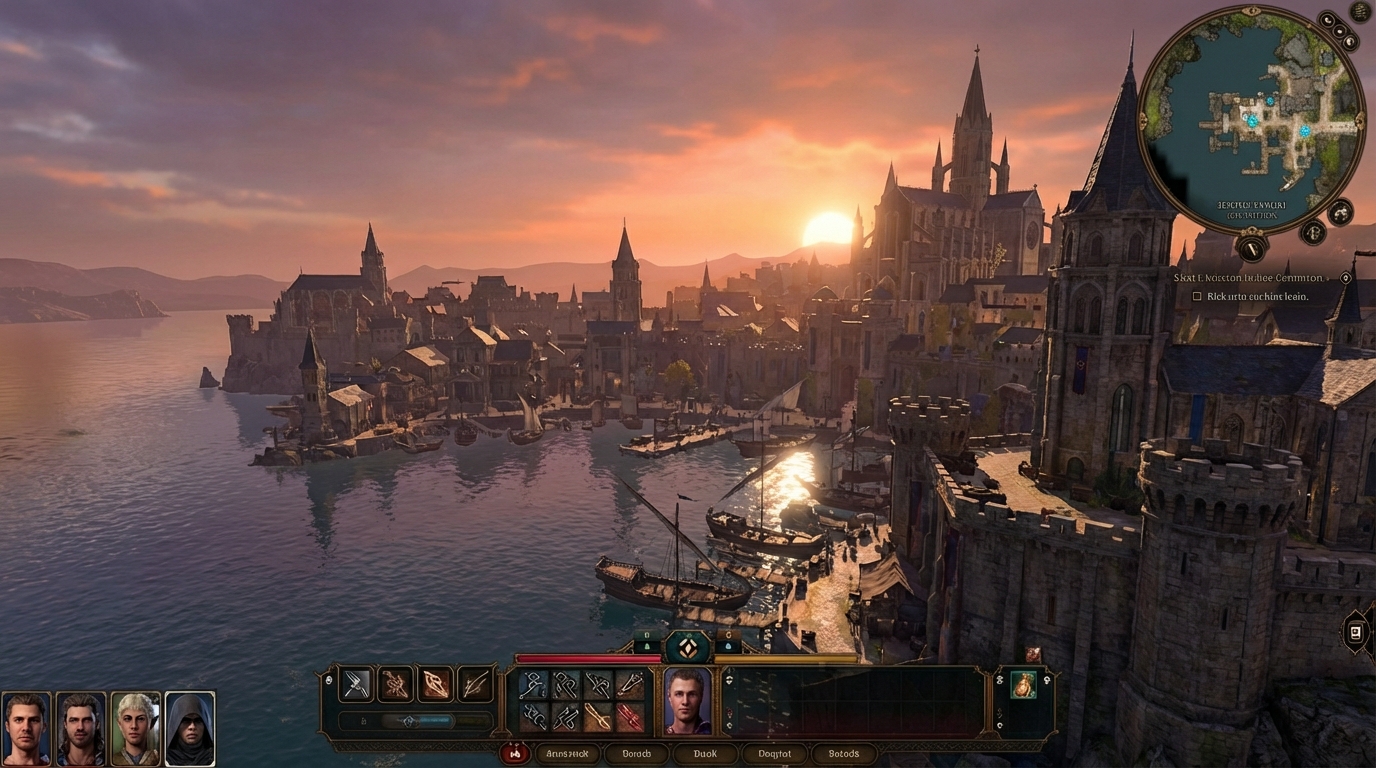Click the minimap

coord(1252,119)
